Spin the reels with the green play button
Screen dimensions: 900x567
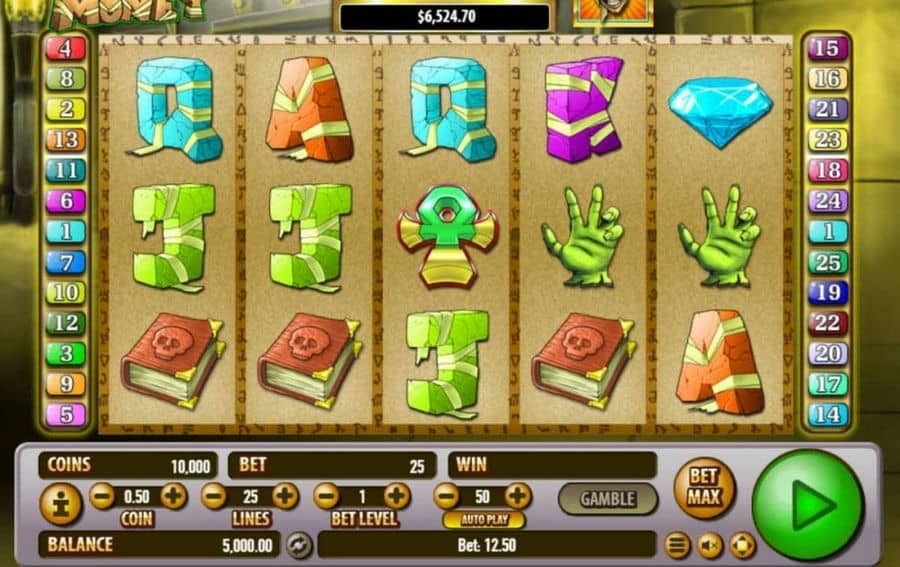pos(806,503)
